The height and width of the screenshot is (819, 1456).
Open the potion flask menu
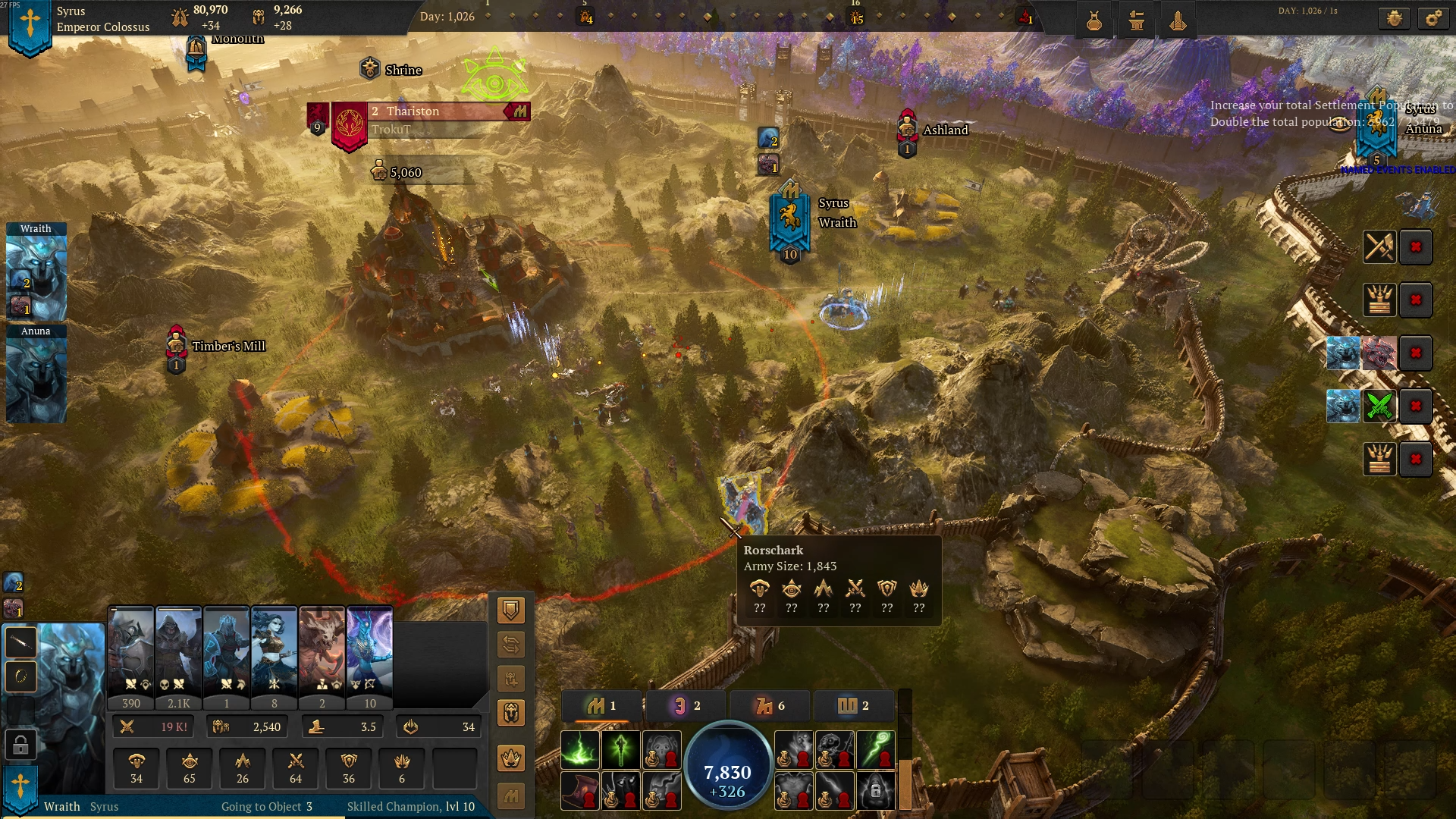click(x=1094, y=21)
